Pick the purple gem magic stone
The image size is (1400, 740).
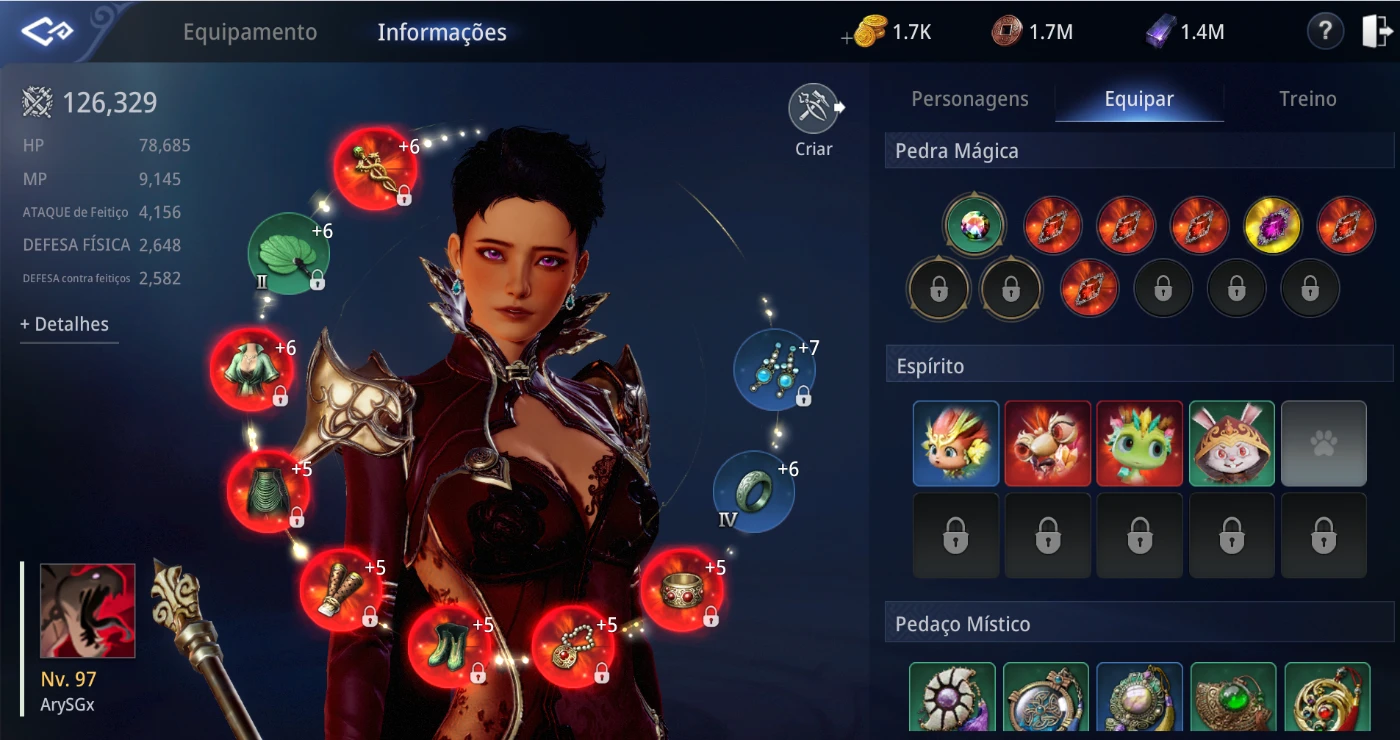[1272, 225]
